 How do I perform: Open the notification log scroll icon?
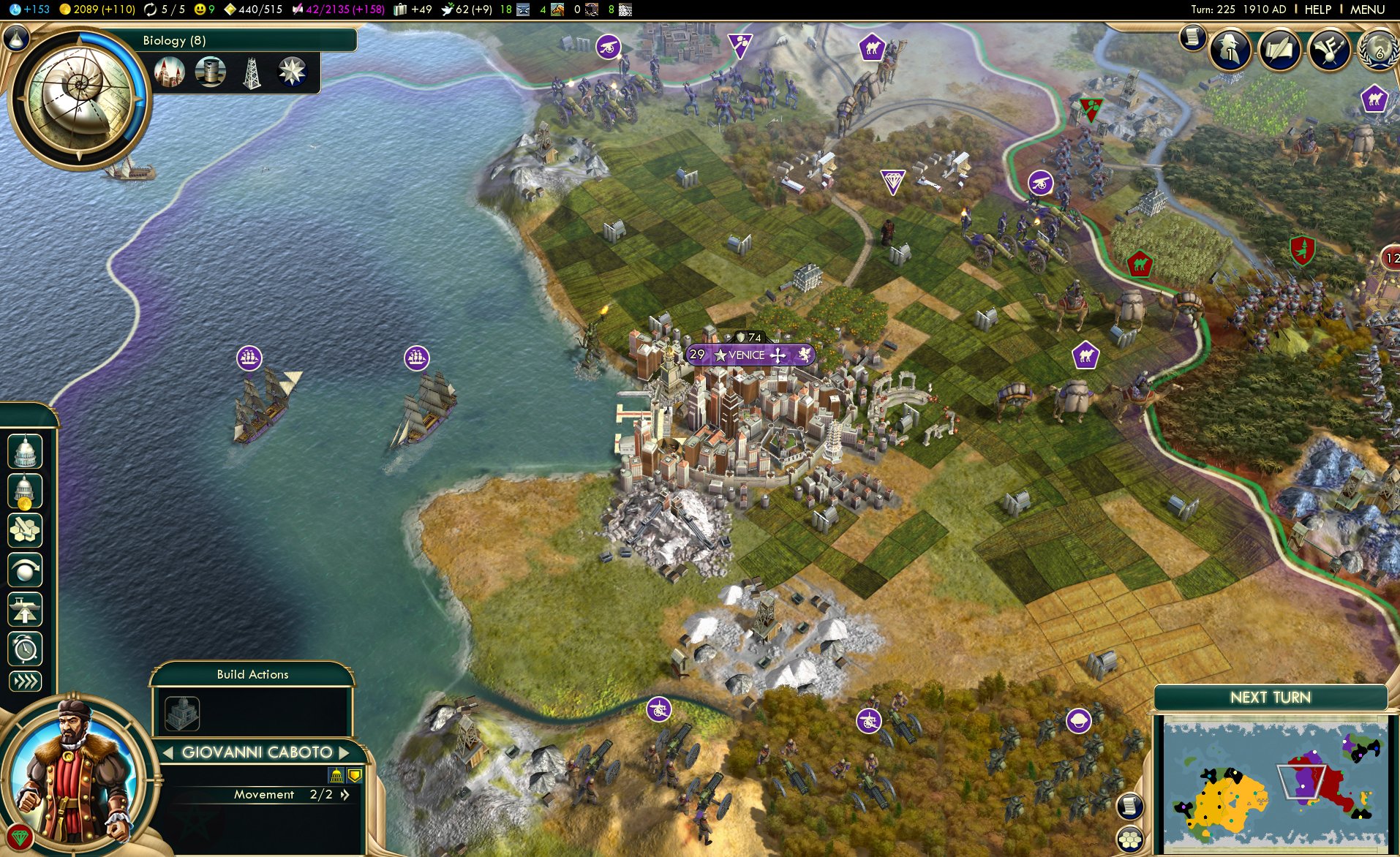(x=1192, y=37)
